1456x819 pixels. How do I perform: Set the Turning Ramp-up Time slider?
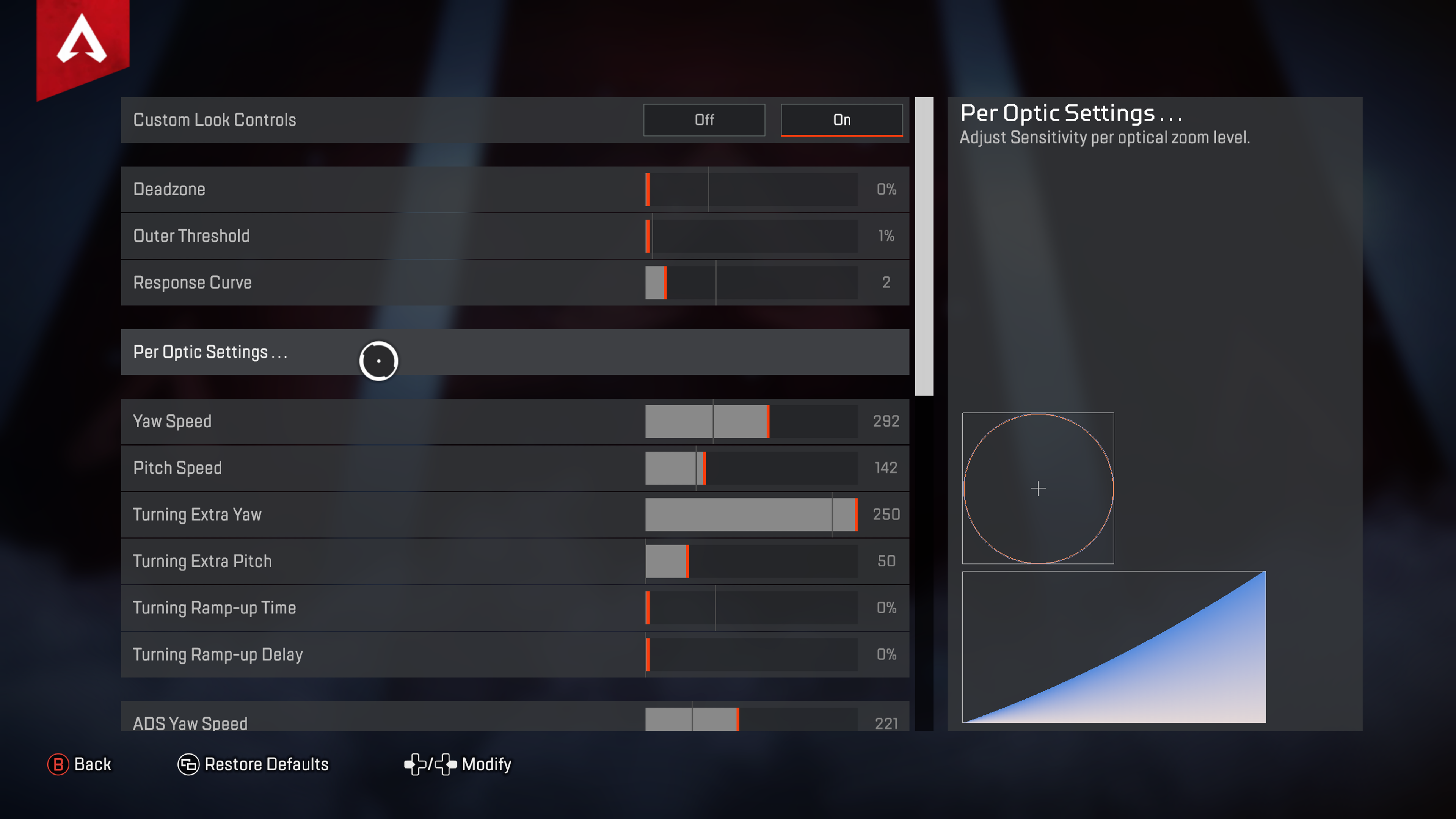pos(751,608)
